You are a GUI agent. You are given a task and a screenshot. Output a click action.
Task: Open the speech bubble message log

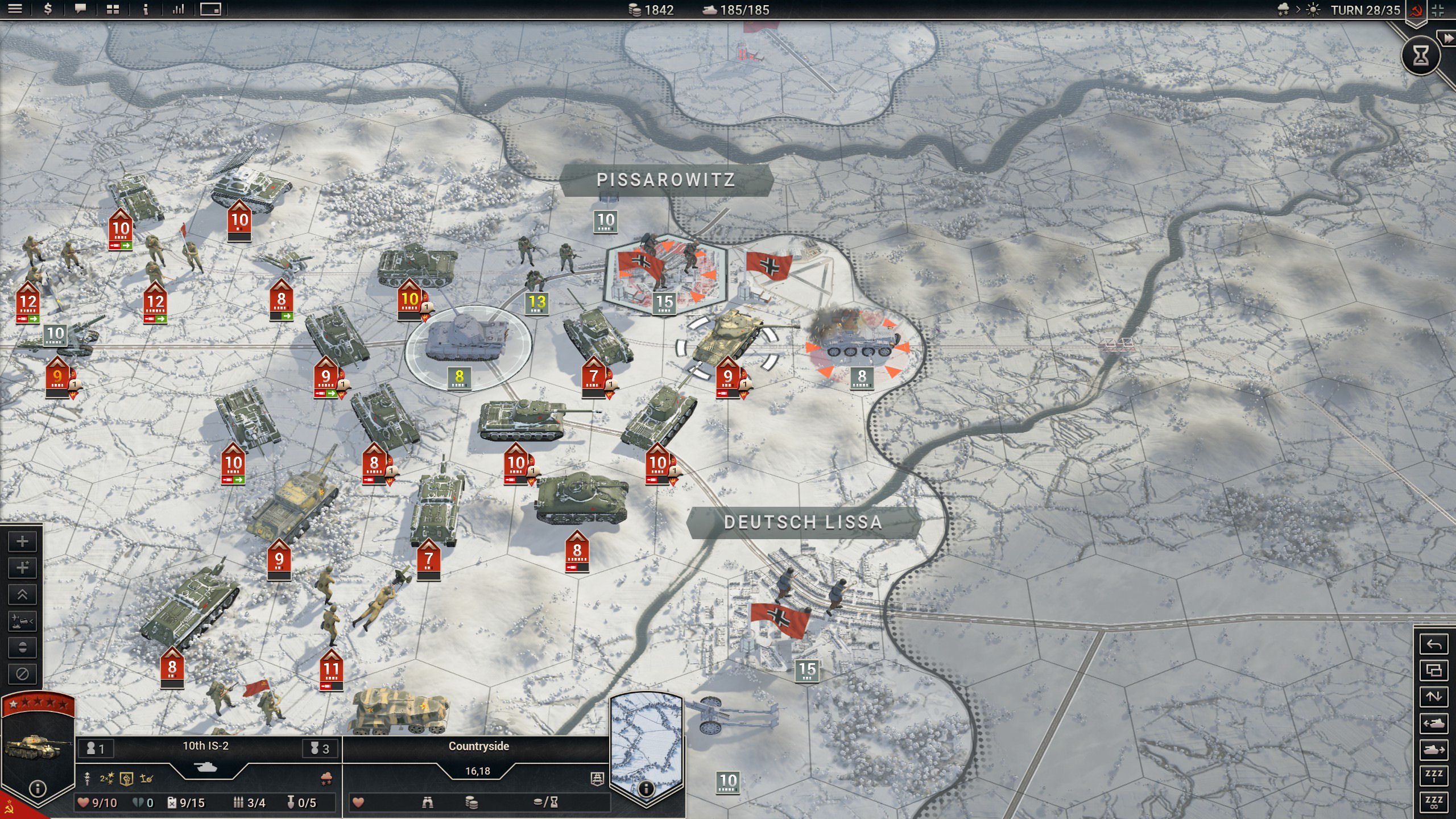[80, 9]
